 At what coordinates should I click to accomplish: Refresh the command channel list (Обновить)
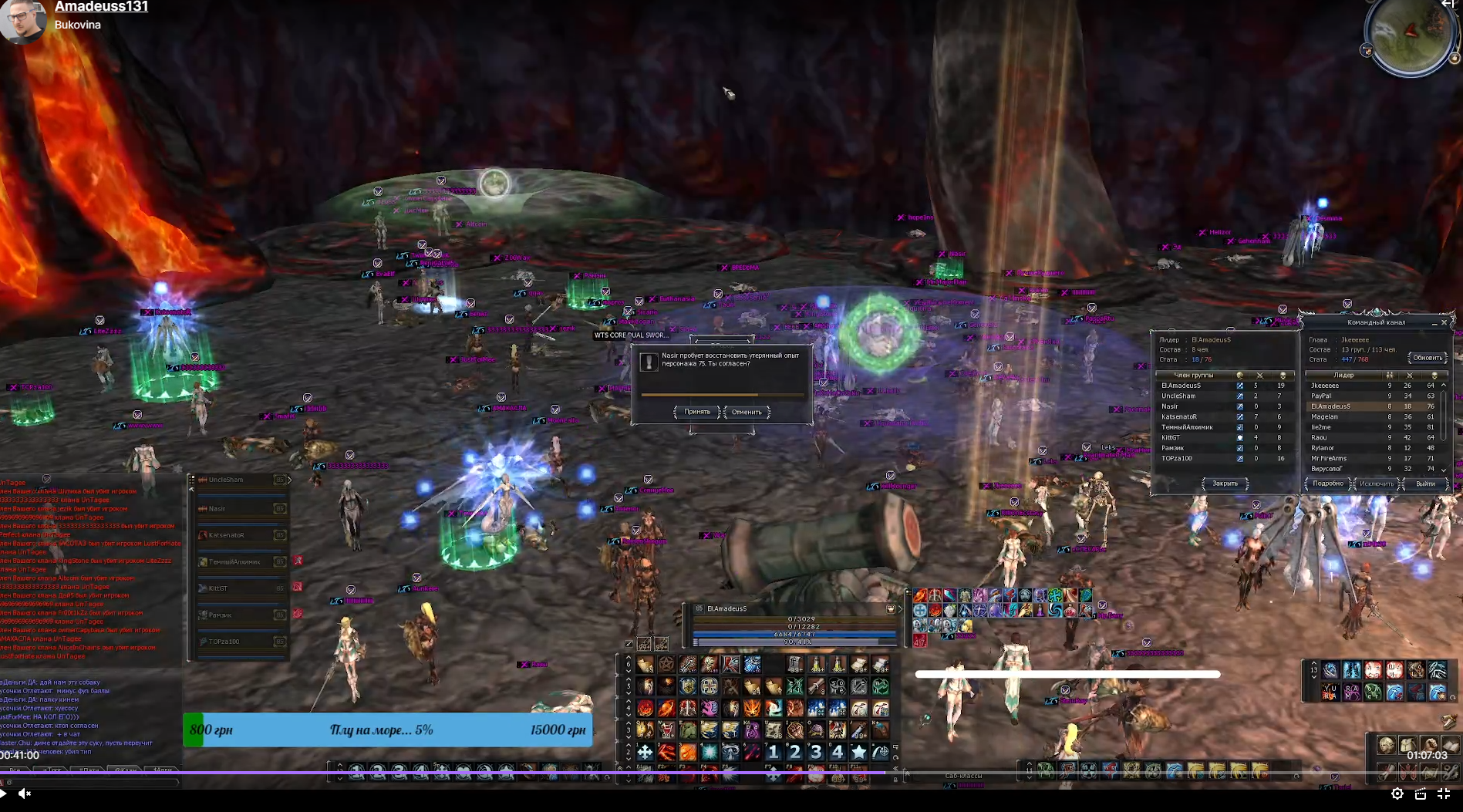coord(1427,358)
